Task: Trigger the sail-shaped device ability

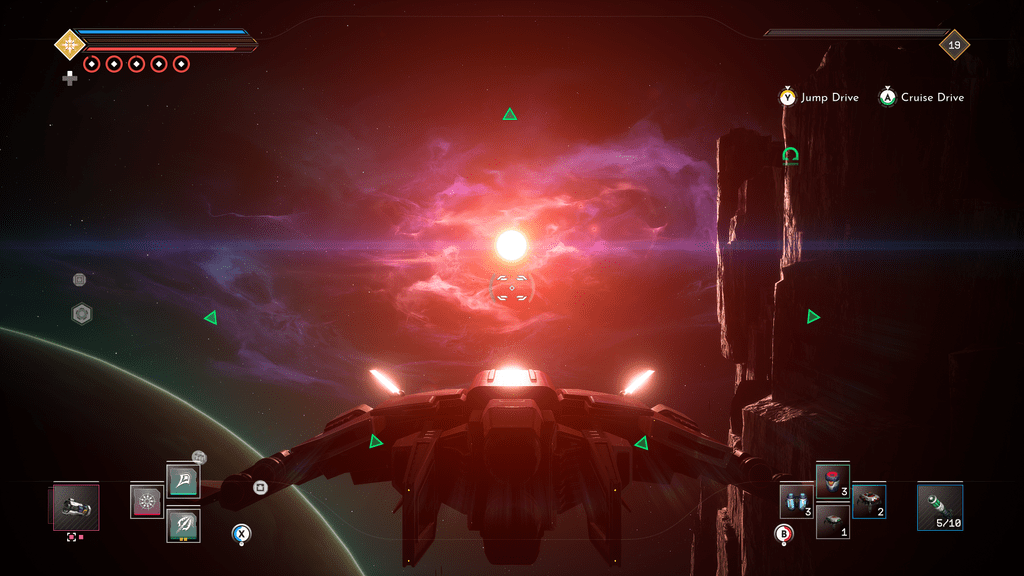Action: tap(183, 481)
